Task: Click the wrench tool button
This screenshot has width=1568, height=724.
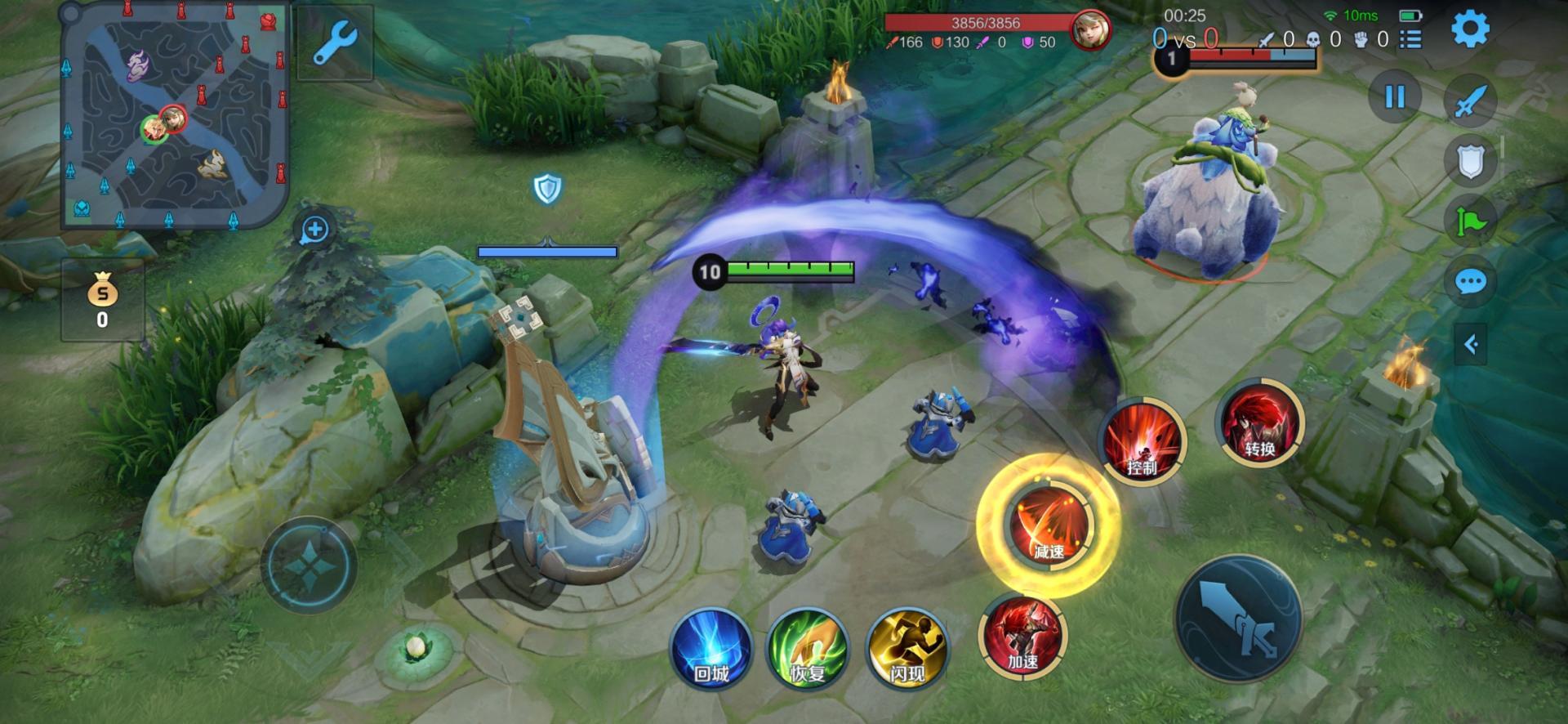Action: pos(335,42)
